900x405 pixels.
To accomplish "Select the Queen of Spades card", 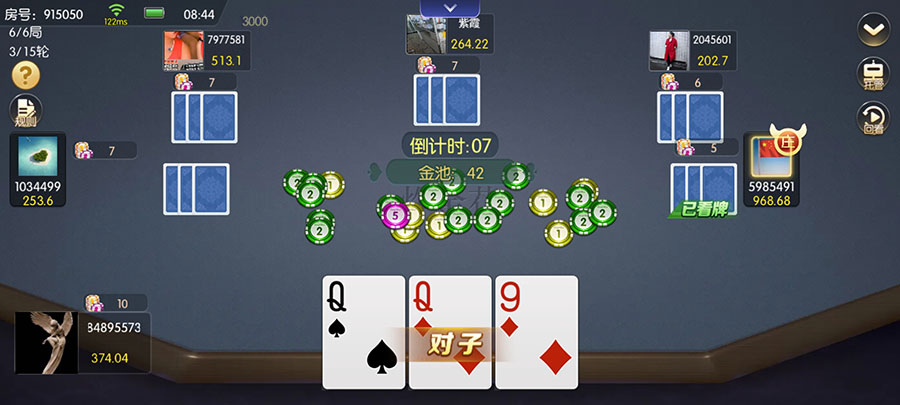I will click(x=363, y=331).
